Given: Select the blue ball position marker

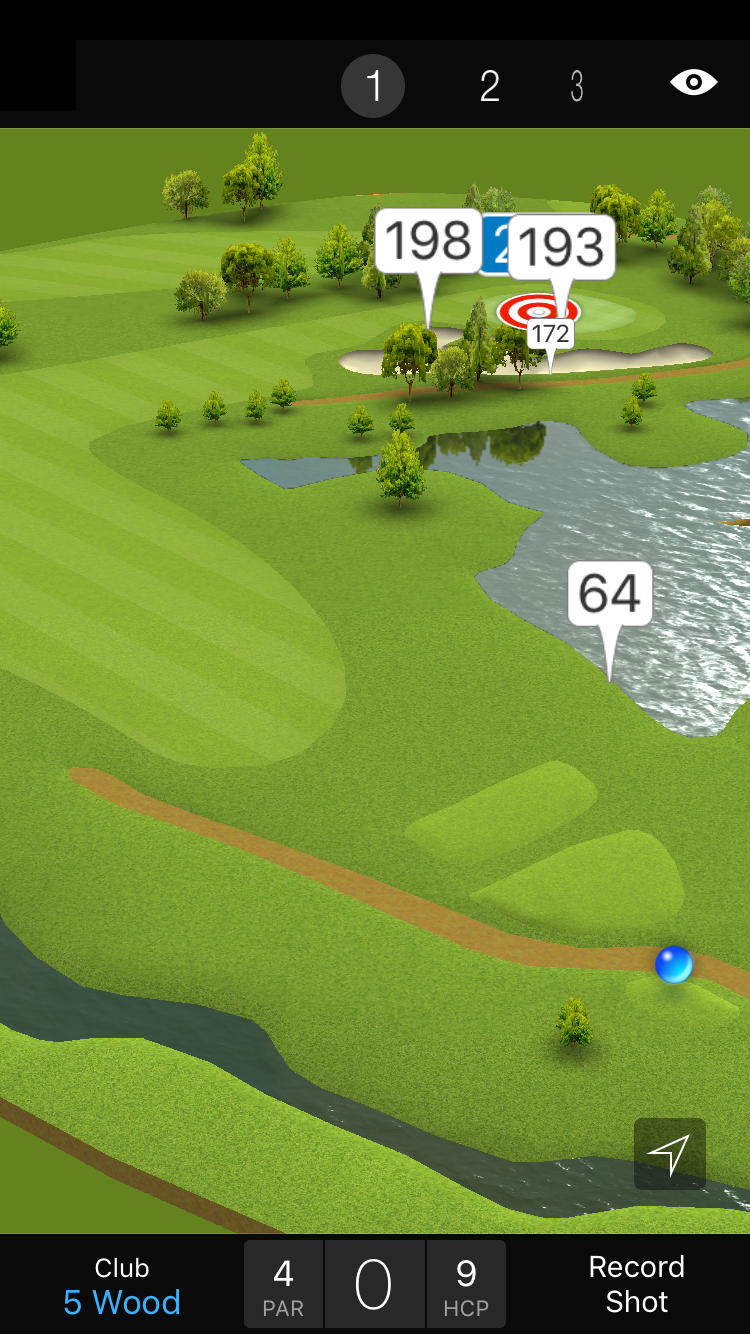Looking at the screenshot, I should (673, 964).
